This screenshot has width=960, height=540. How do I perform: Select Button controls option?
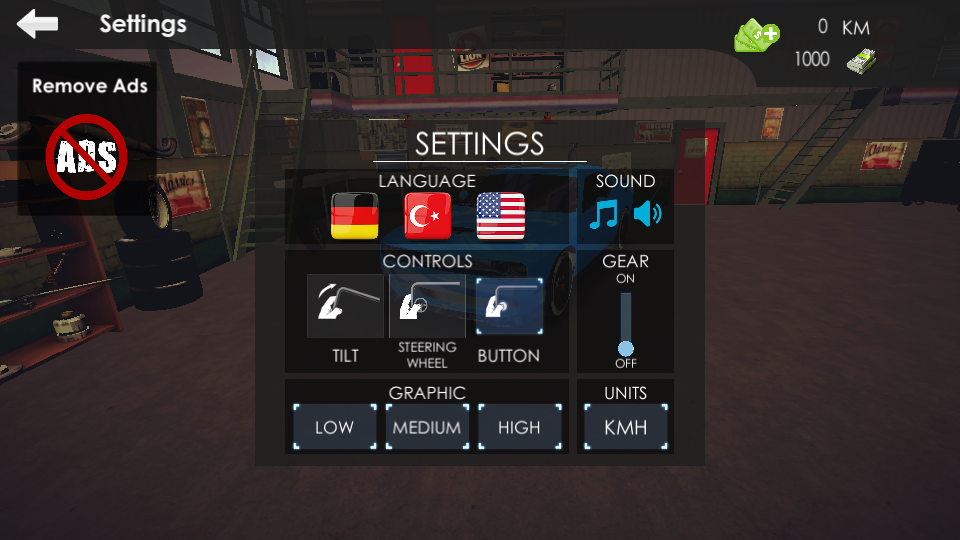pos(509,307)
